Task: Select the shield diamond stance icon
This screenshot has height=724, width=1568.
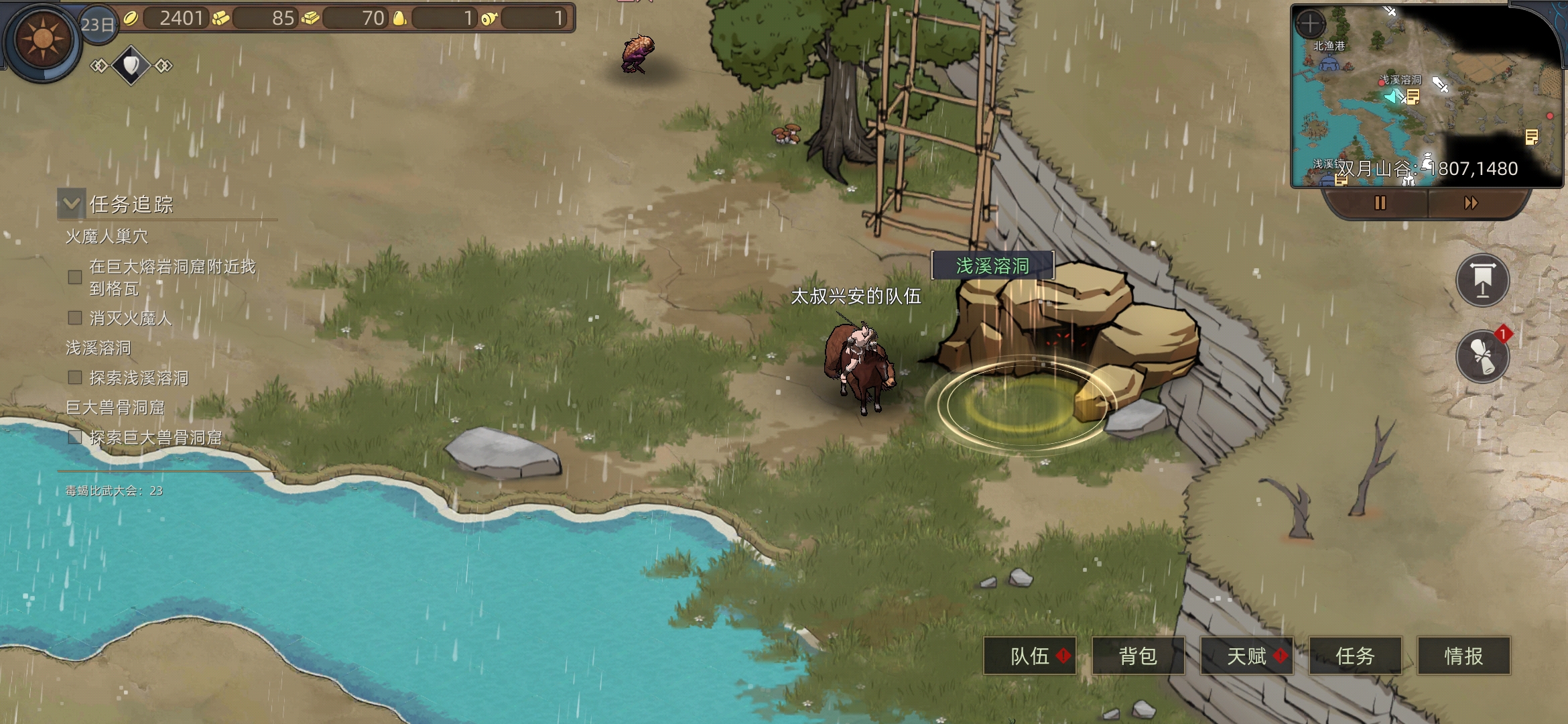Action: pos(131,65)
